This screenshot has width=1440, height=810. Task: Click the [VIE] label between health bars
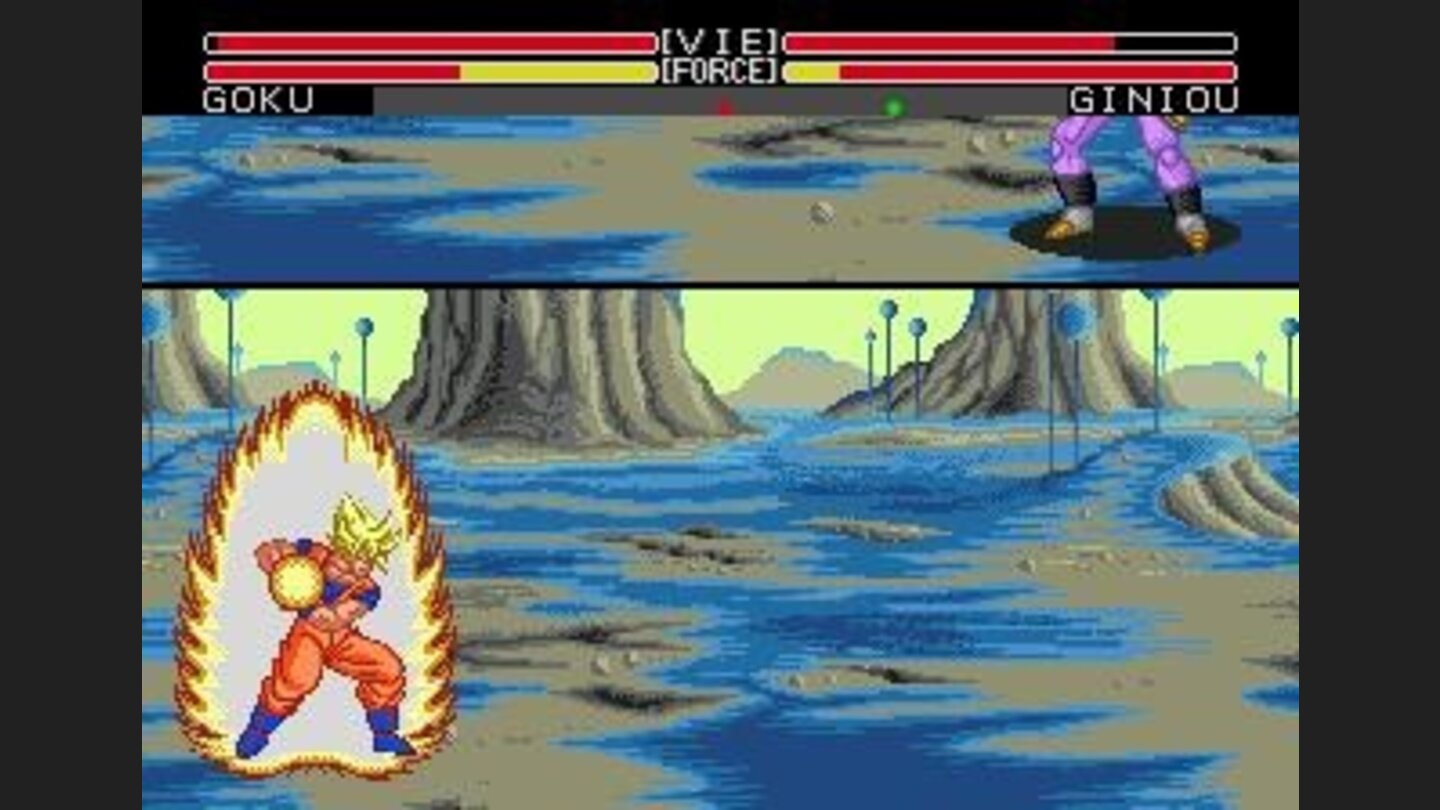pyautogui.click(x=722, y=41)
